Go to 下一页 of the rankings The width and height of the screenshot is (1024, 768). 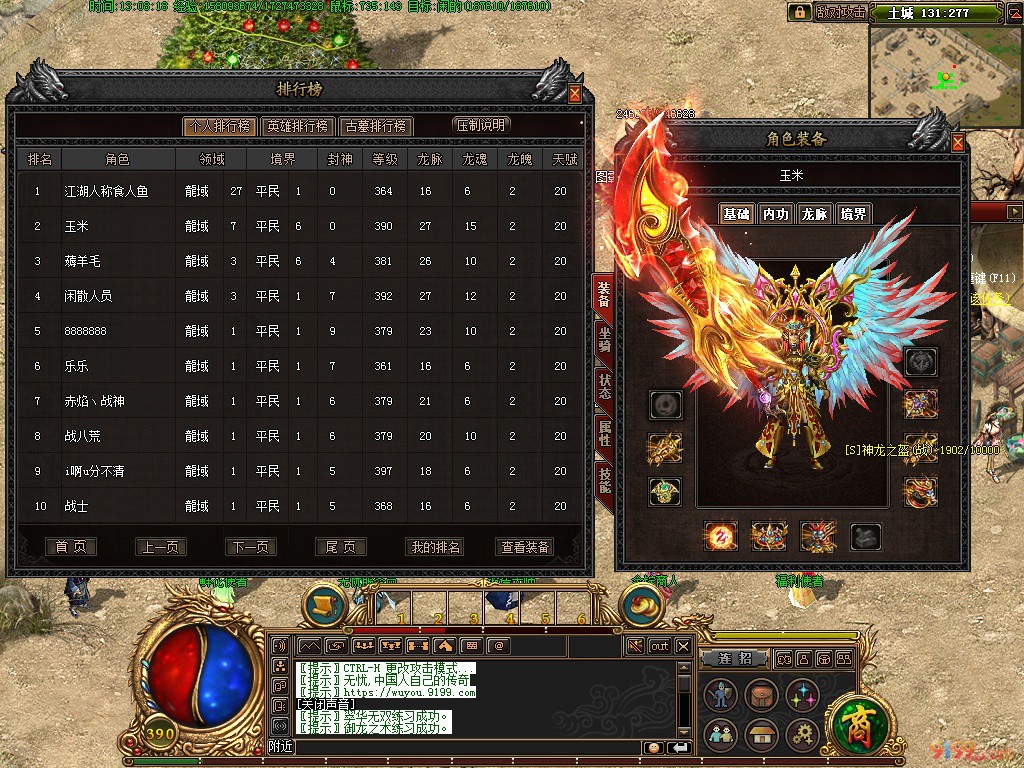tap(251, 547)
